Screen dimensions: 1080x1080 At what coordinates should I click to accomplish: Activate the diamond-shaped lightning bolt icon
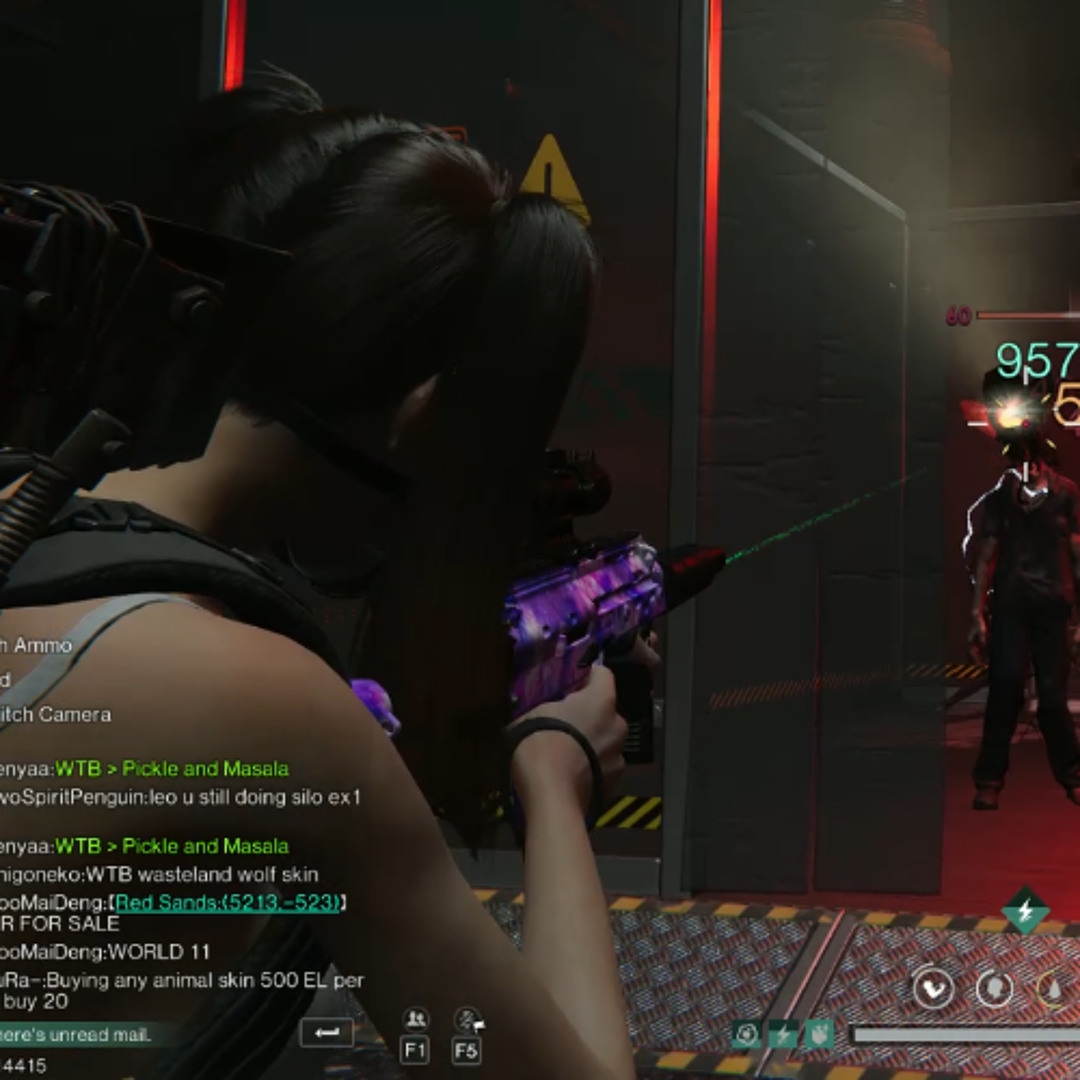pyautogui.click(x=1026, y=911)
